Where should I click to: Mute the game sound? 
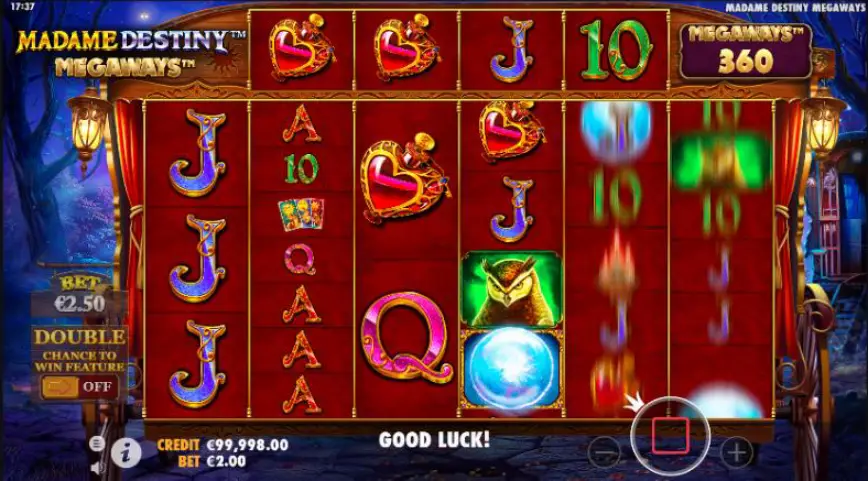97,467
